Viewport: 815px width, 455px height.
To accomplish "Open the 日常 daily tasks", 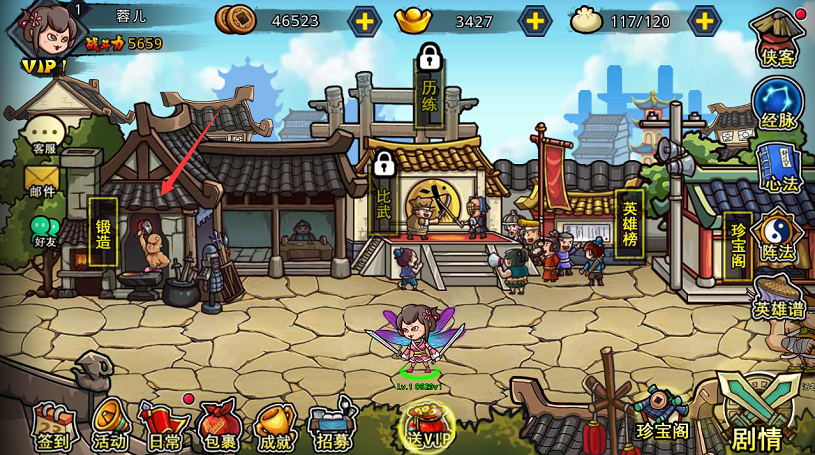I will [x=164, y=424].
